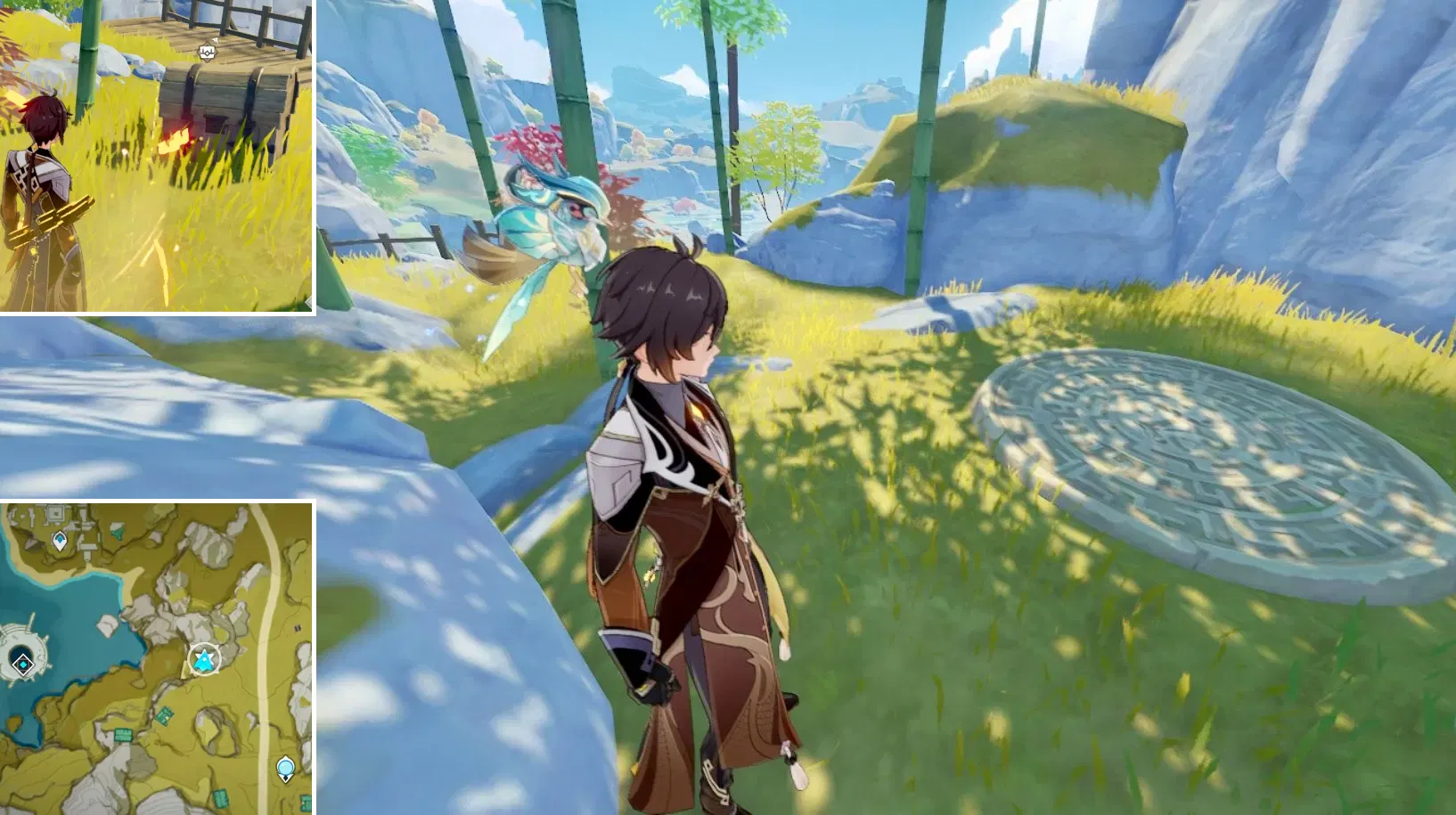Select the teleport waypoint icon near the shore

59,538
